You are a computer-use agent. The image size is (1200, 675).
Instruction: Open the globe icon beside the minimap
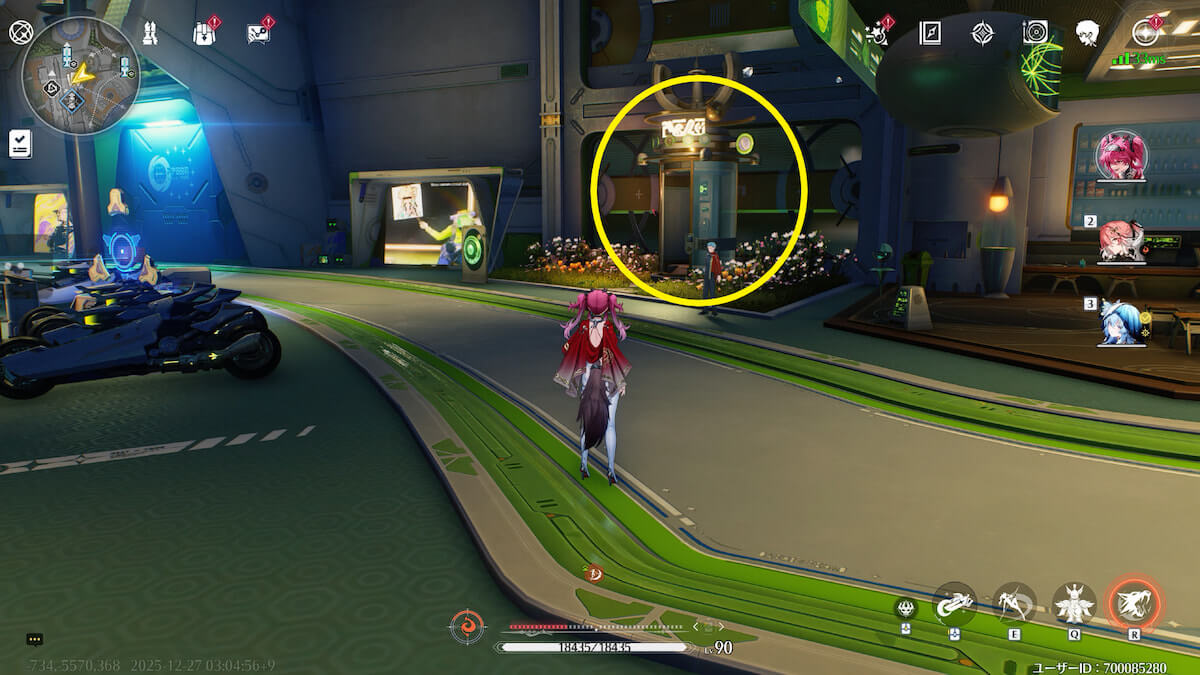click(21, 32)
